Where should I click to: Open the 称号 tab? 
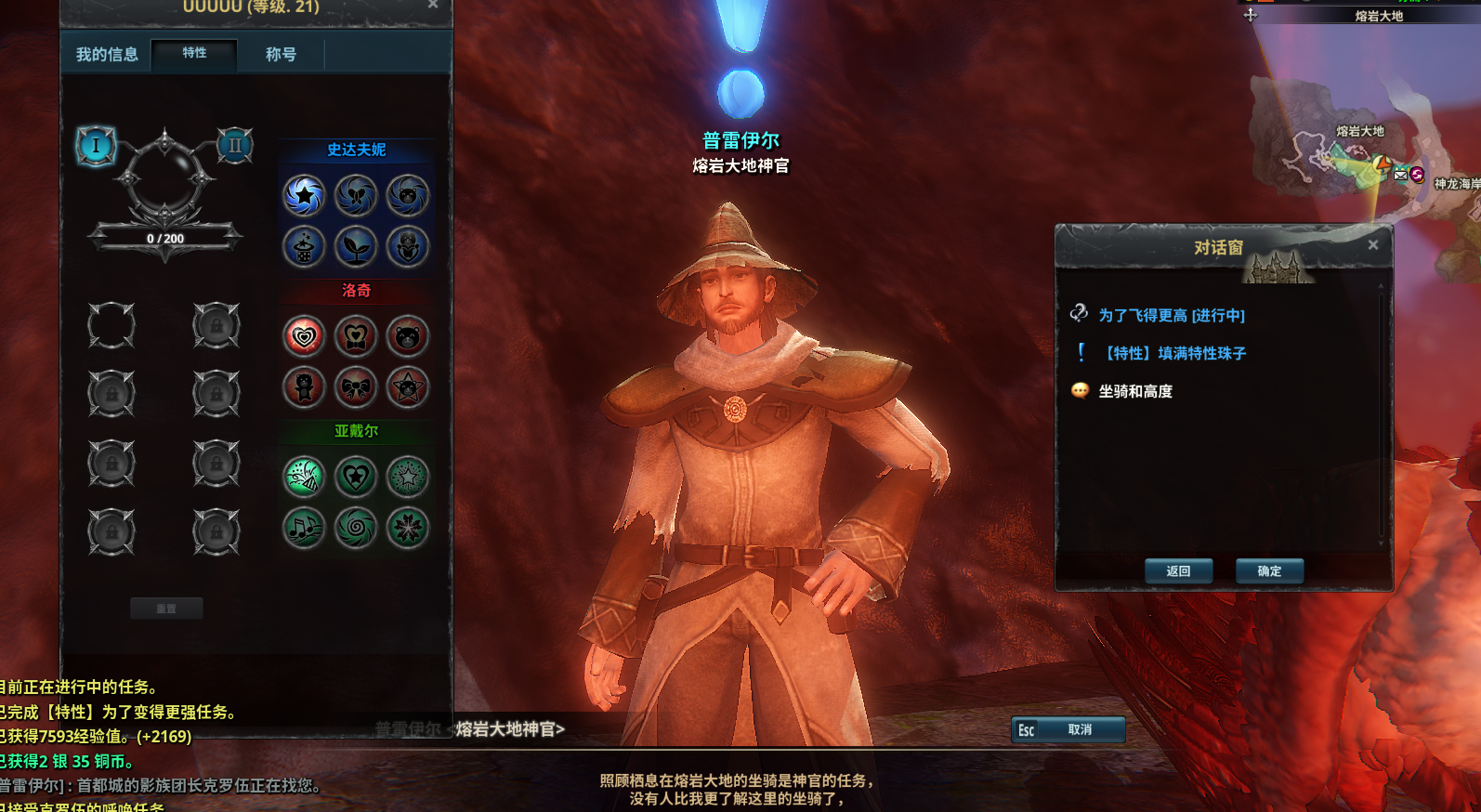pos(281,55)
